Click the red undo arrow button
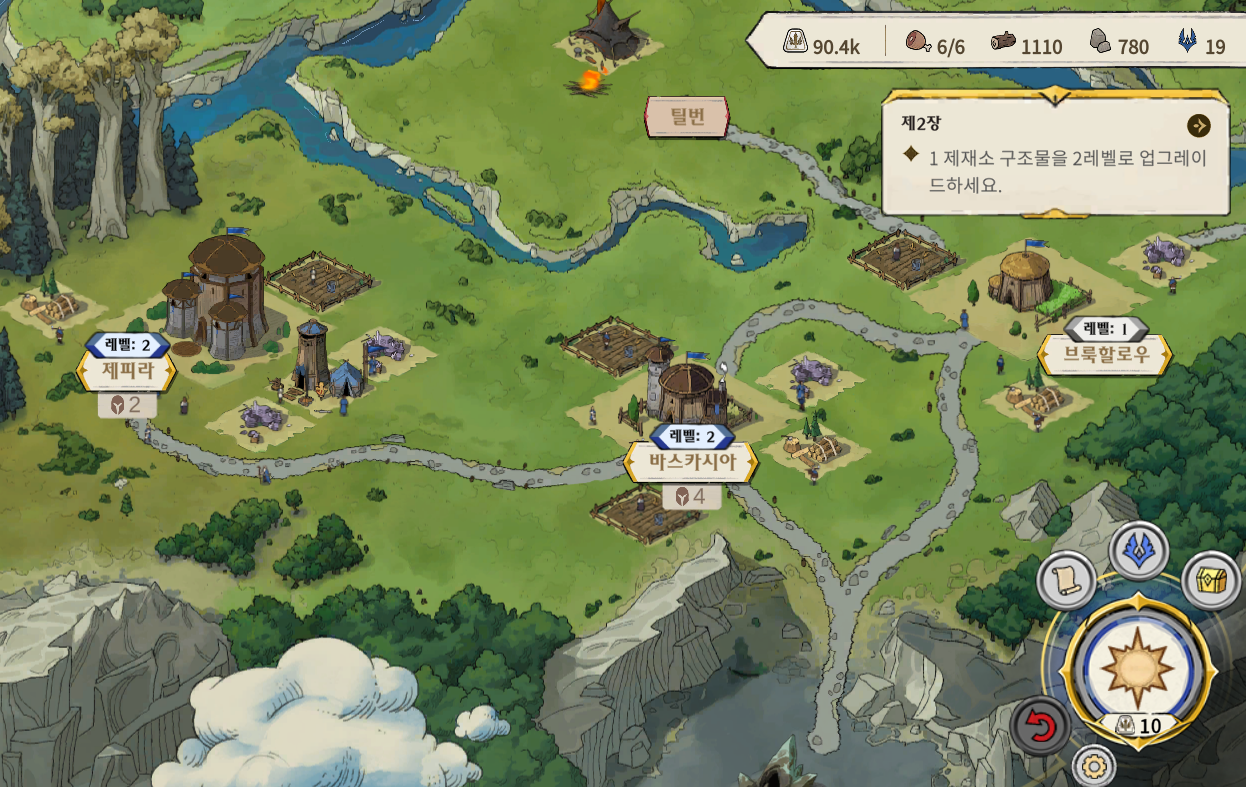 1040,725
